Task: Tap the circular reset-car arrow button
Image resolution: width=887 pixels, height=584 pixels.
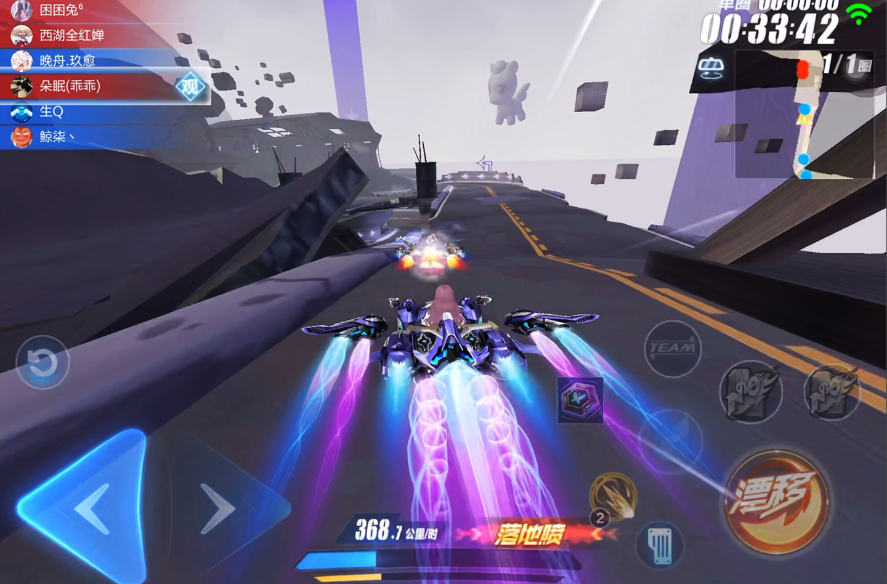Action: (42, 363)
